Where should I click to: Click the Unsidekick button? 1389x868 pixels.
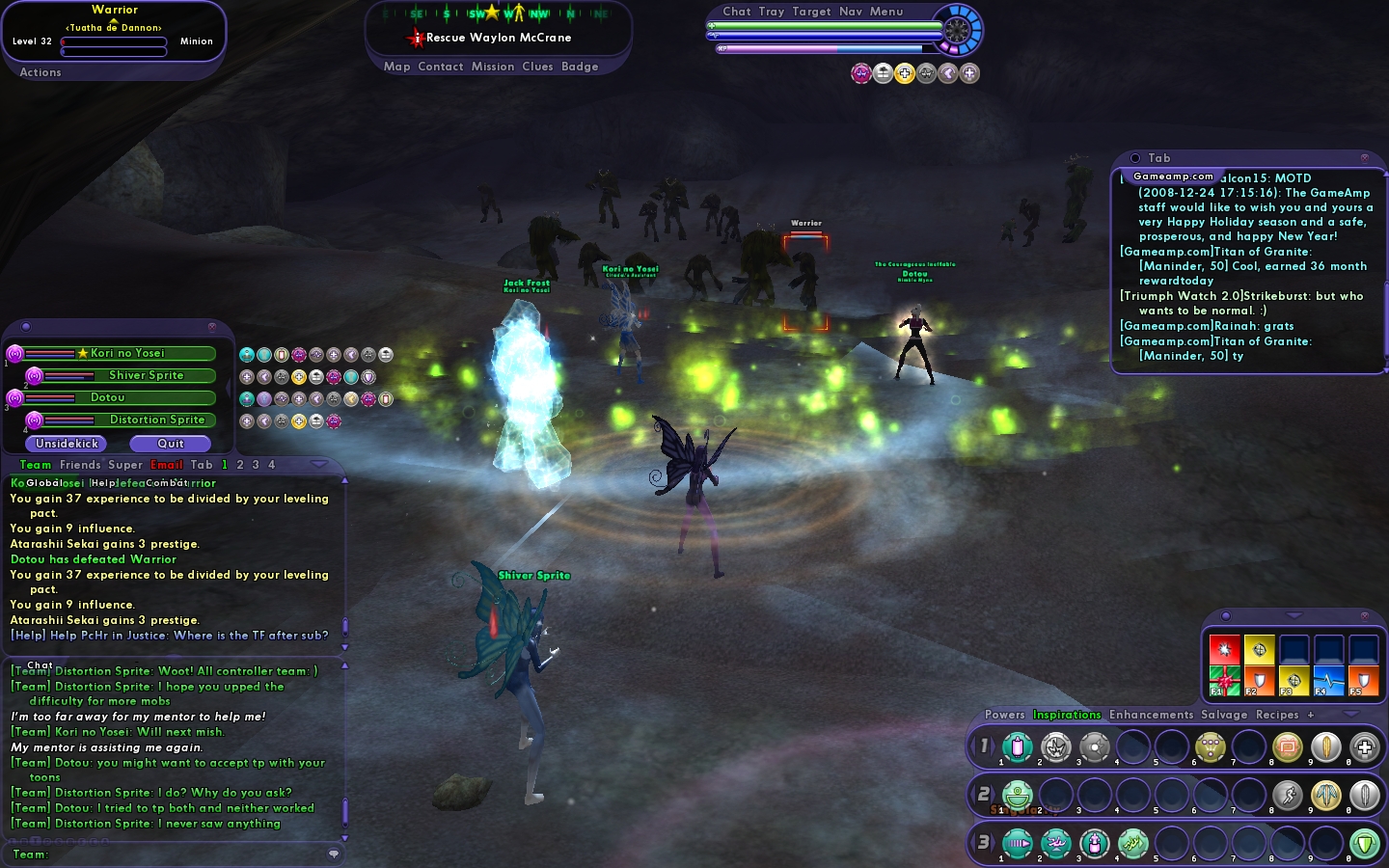coord(67,444)
